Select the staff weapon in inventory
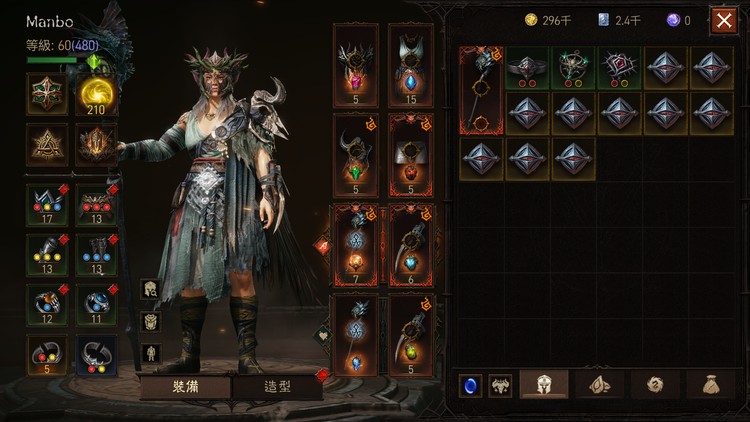Image resolution: width=750 pixels, height=422 pixels. tap(481, 90)
